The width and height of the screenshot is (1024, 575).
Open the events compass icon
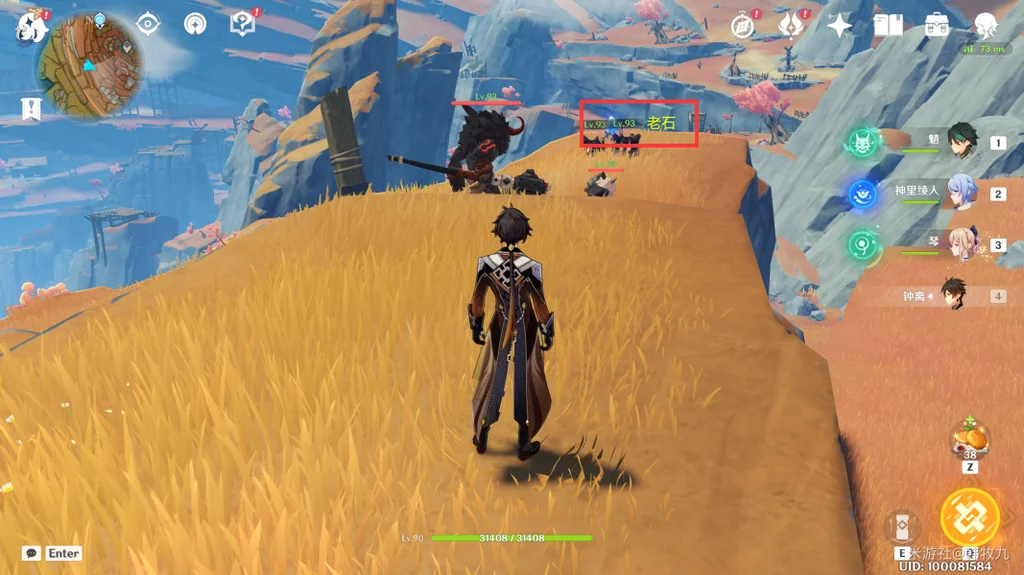[x=742, y=25]
